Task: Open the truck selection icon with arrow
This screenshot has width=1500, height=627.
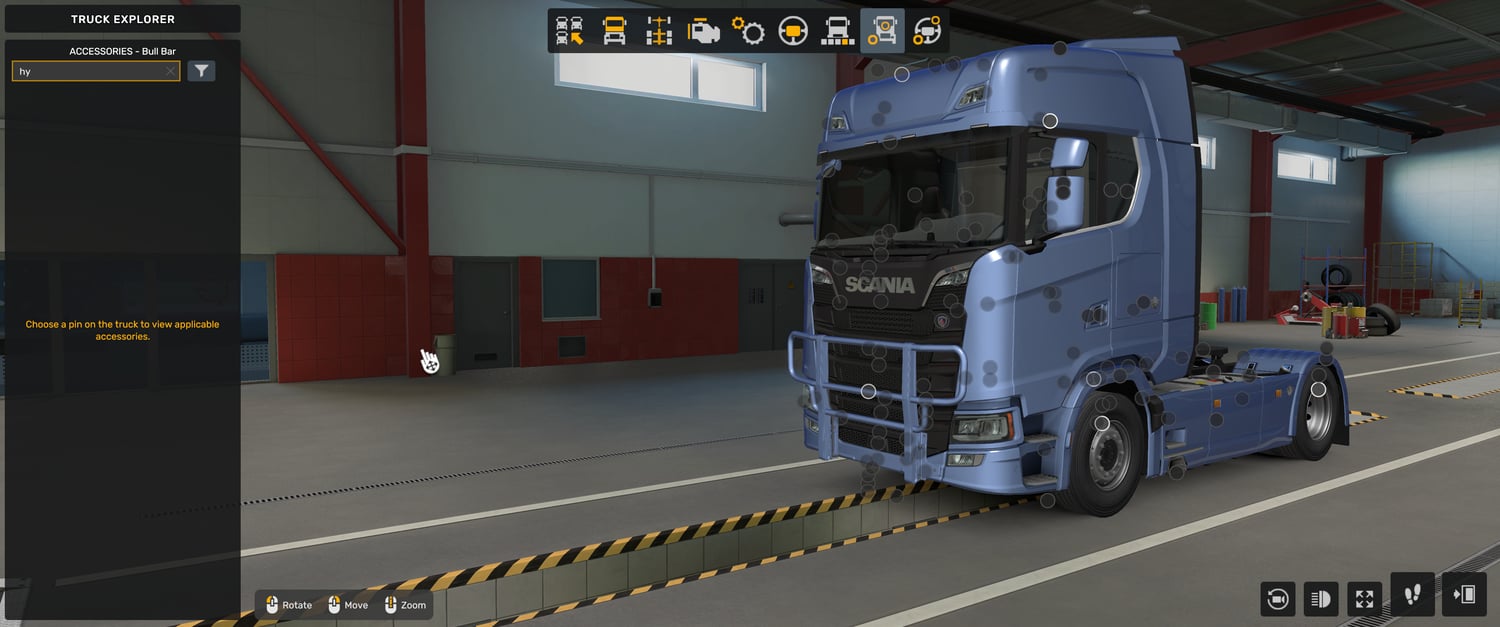Action: [570, 31]
